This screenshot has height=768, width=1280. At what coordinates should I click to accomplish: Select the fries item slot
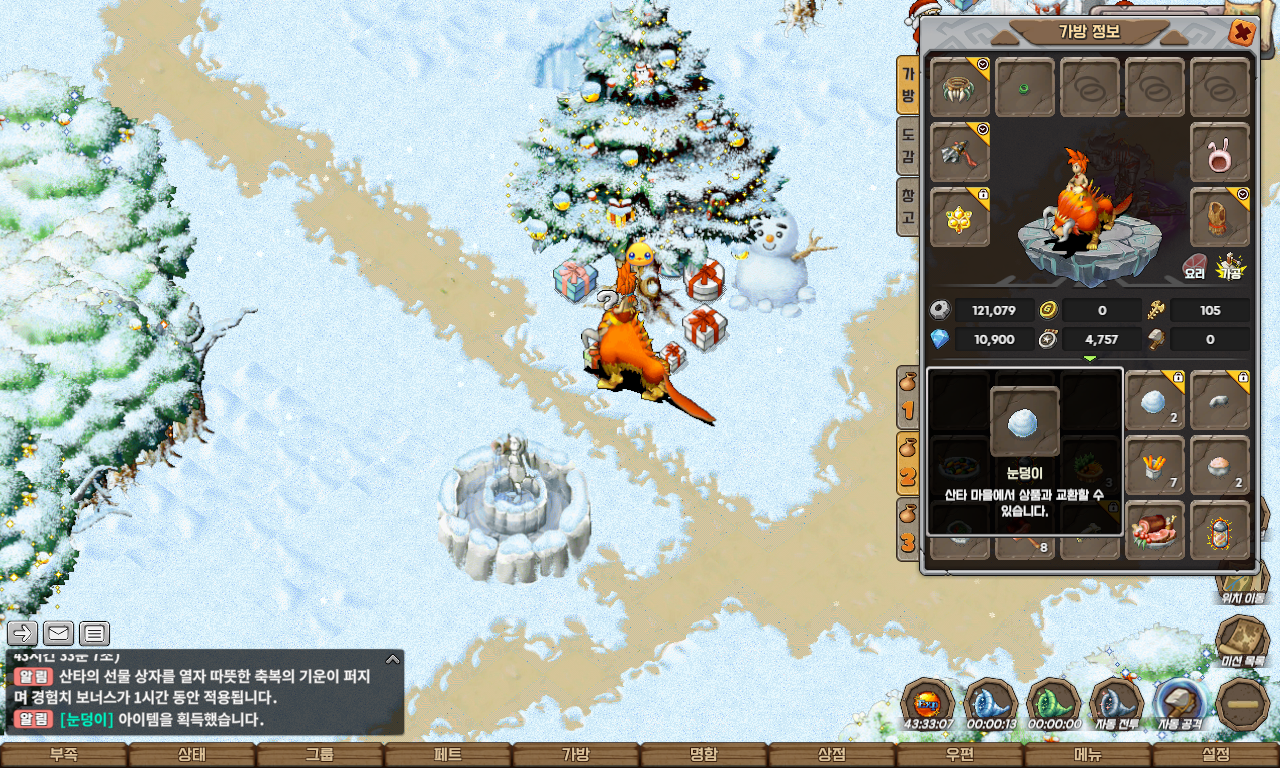pyautogui.click(x=1155, y=465)
